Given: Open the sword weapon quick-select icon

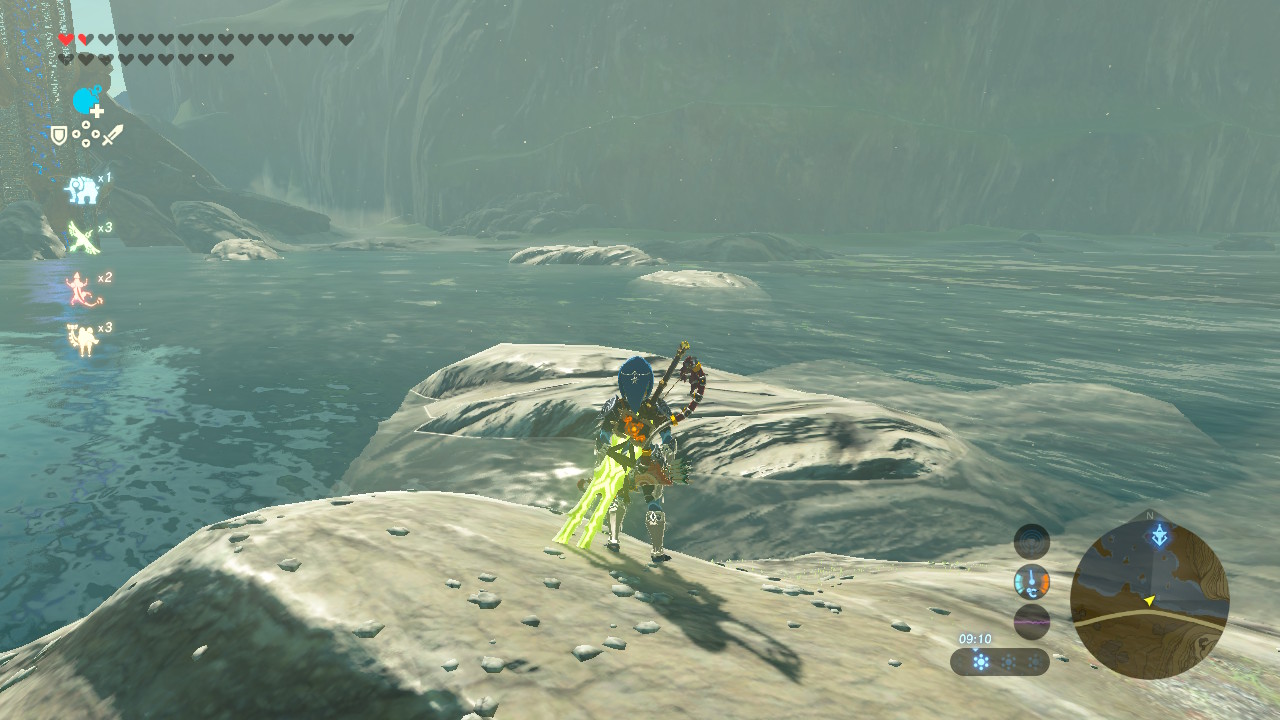Looking at the screenshot, I should 112,135.
